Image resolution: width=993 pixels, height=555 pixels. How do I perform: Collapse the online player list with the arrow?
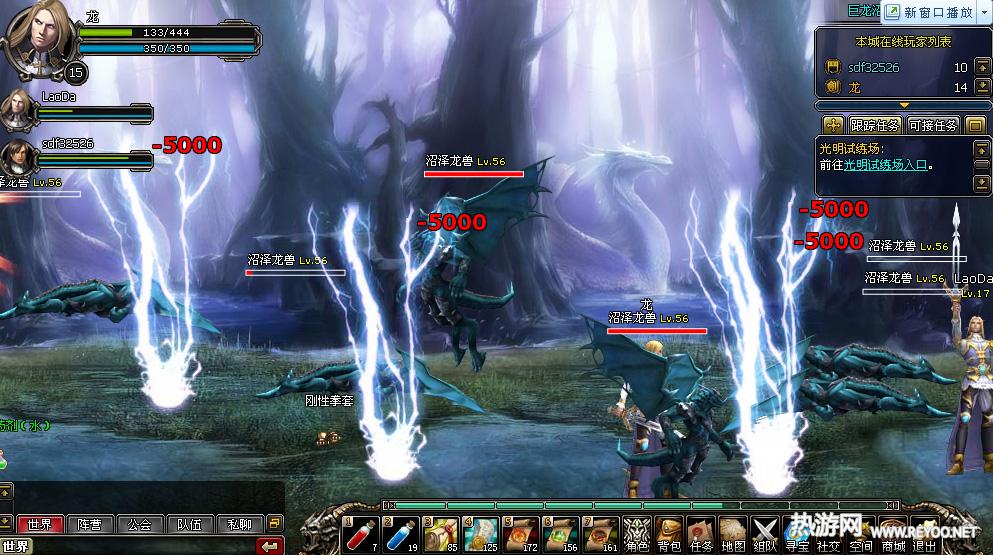click(904, 104)
